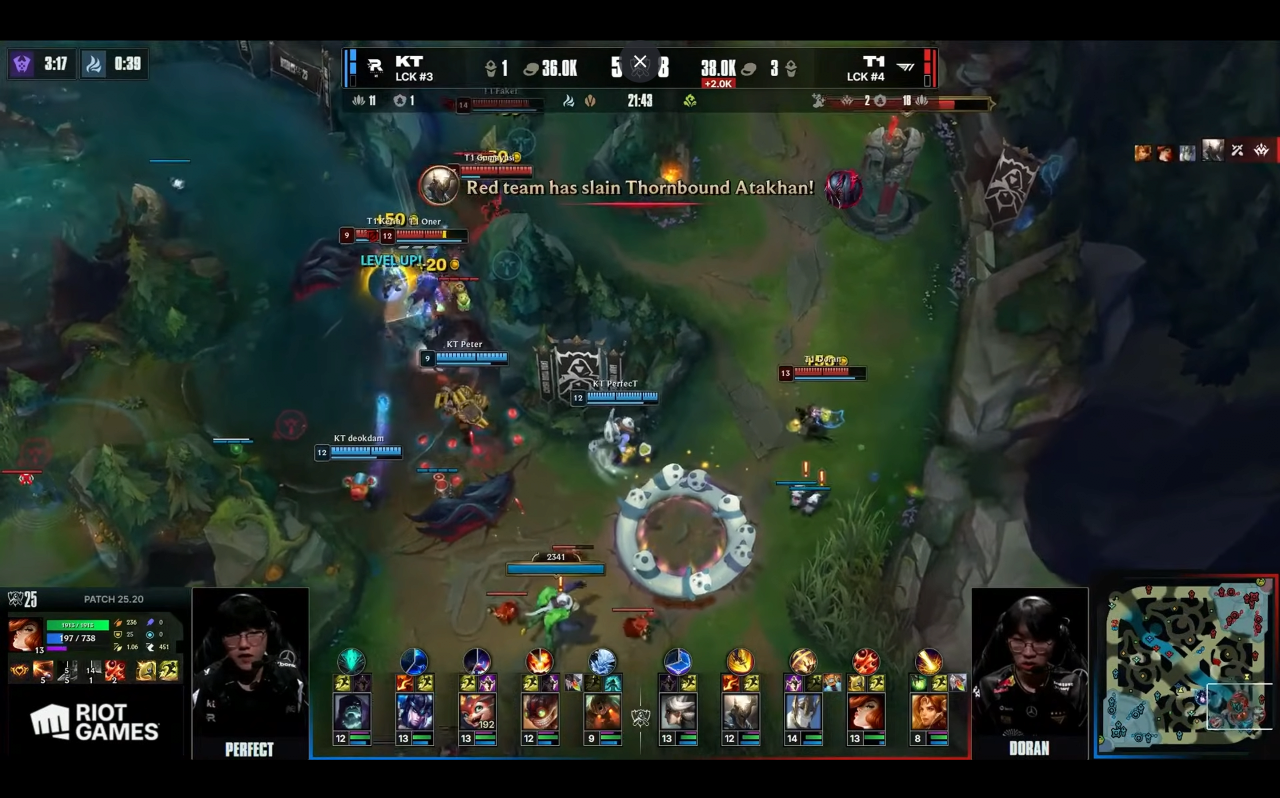Select Doran's player camera feed

1030,664
